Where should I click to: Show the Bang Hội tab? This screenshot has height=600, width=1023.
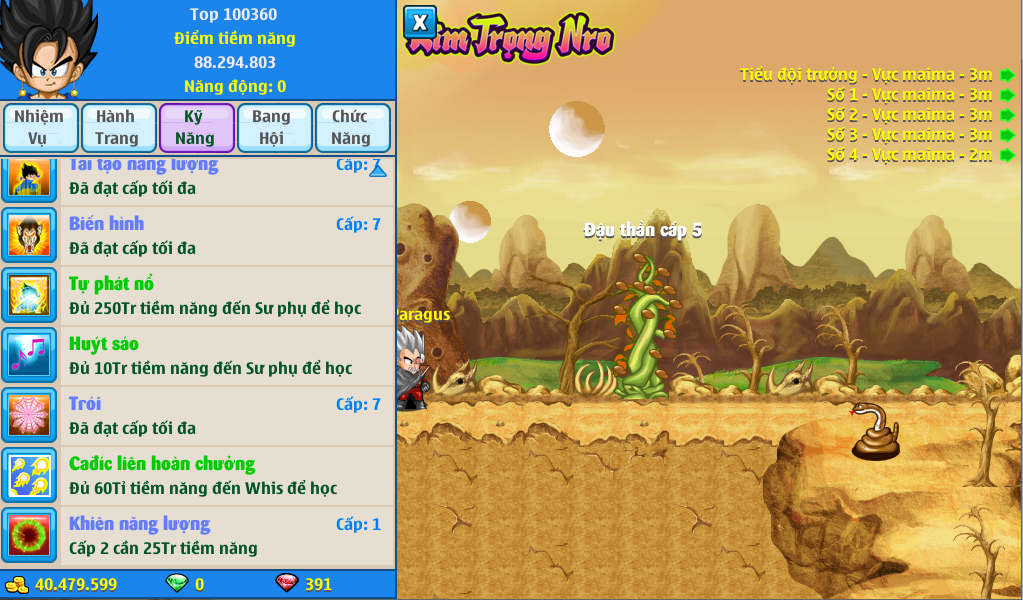[x=271, y=127]
